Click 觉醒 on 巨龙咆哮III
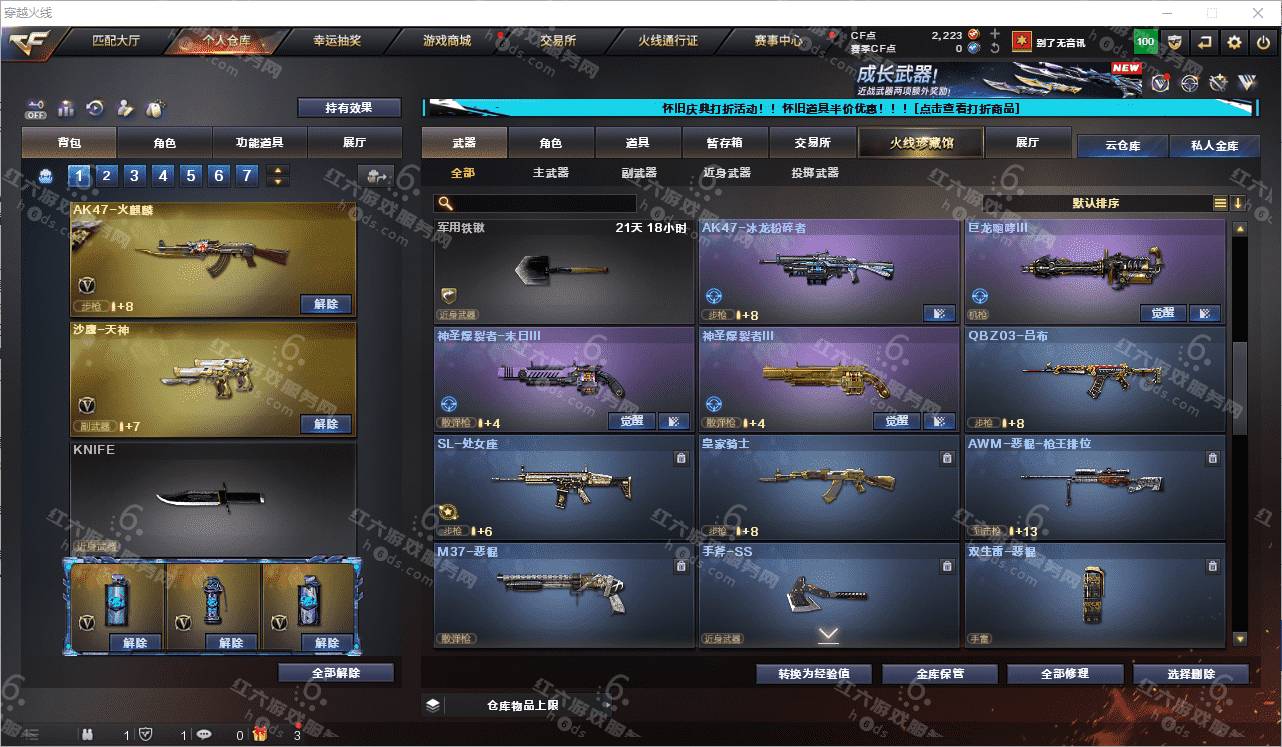Screen dimensions: 1282x747 pos(1162,313)
